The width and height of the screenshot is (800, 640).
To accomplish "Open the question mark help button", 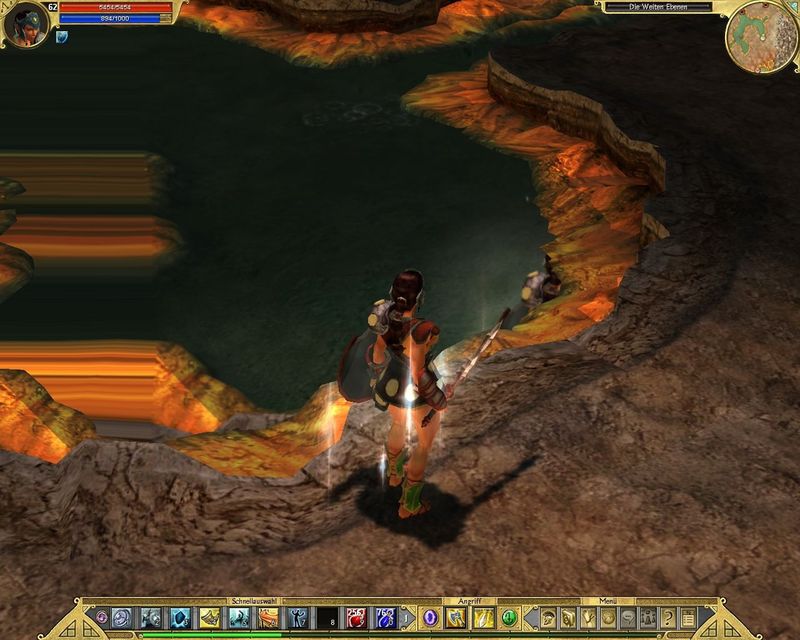I will (x=668, y=618).
